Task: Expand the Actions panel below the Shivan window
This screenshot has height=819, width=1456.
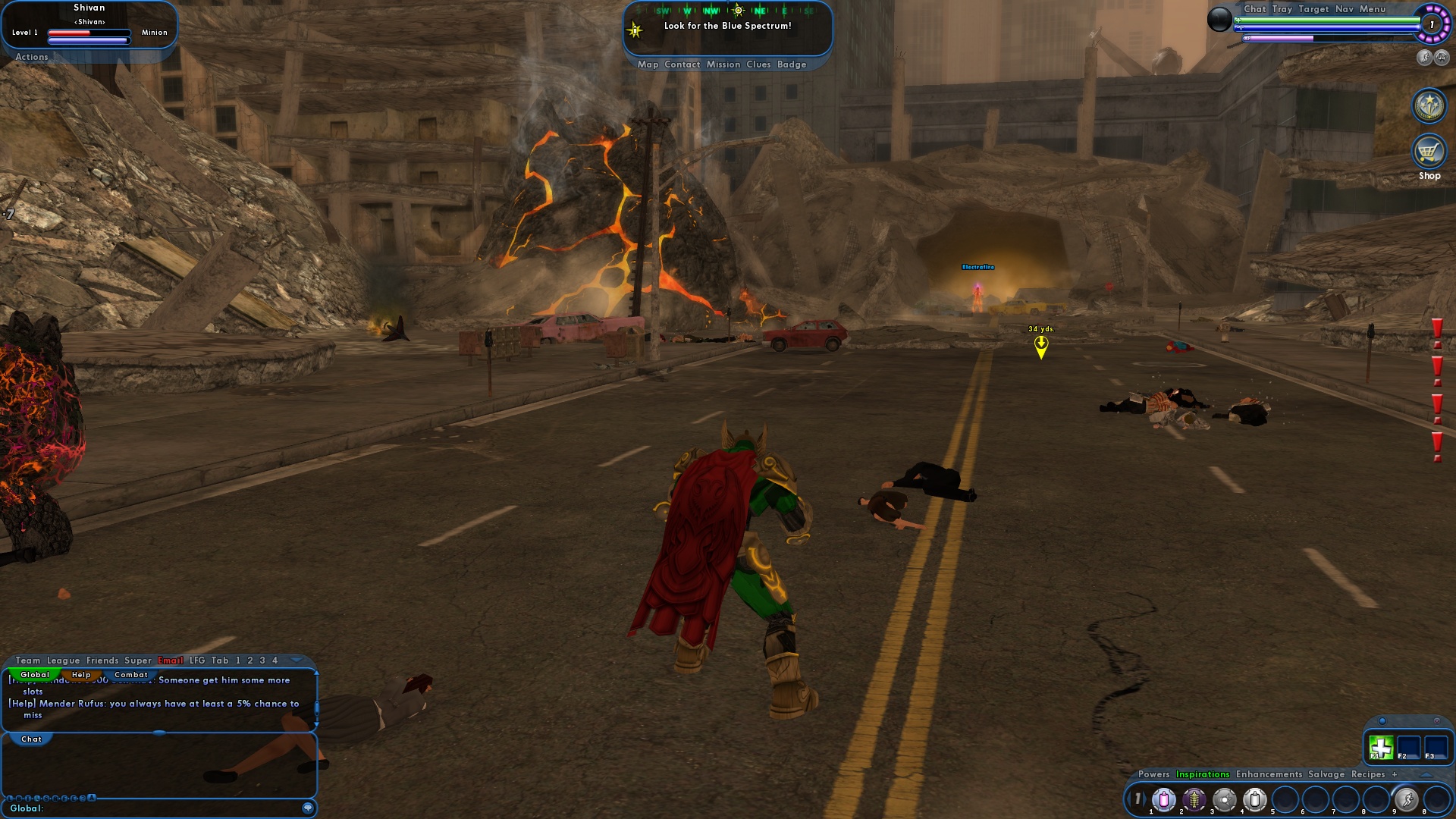Action: point(32,57)
